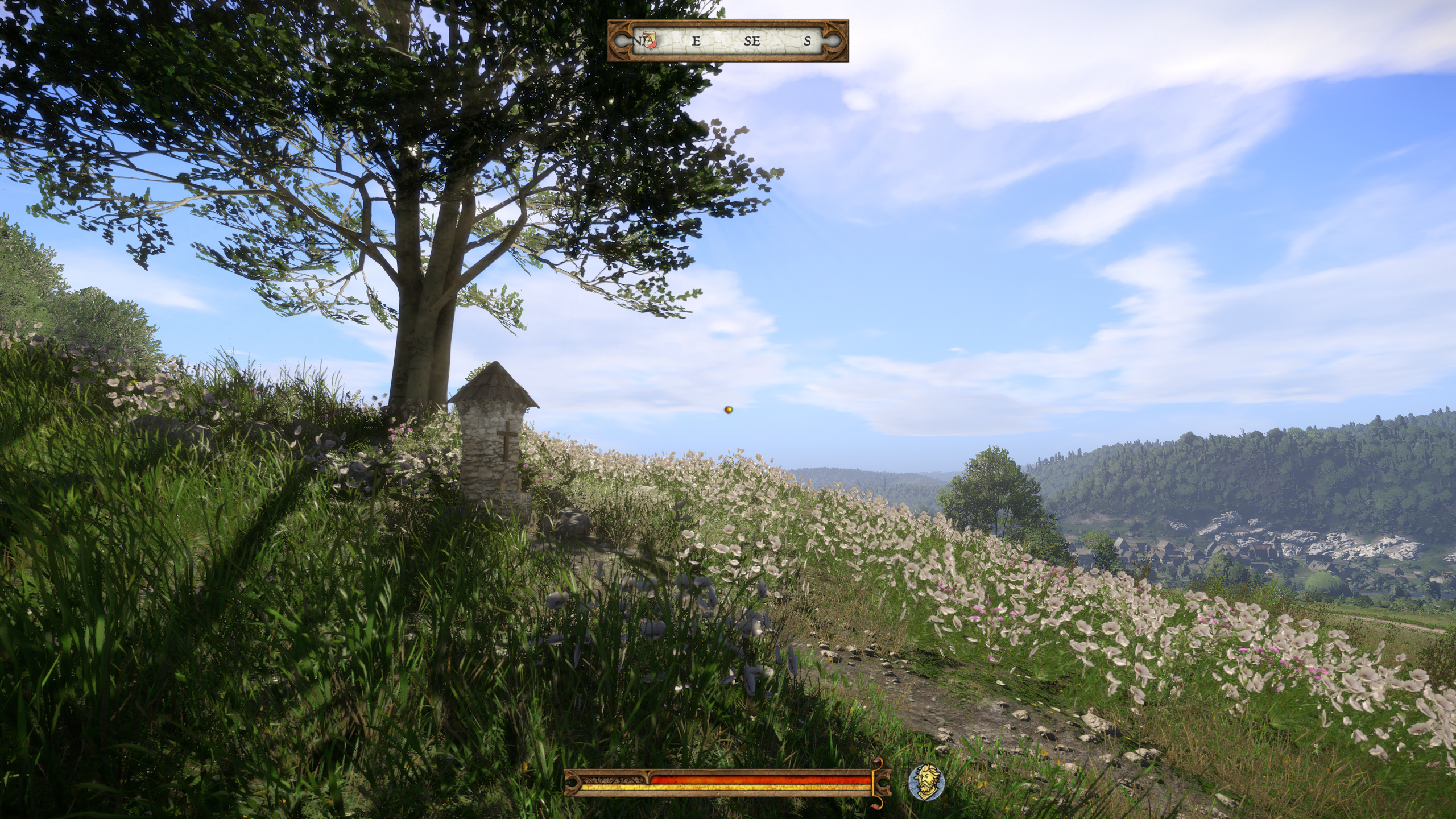Select the golden bearded face status icon
1456x819 pixels.
click(926, 783)
